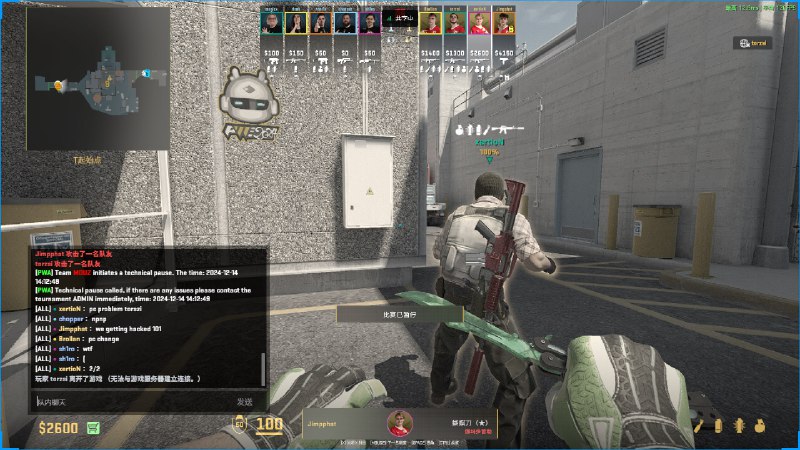This screenshot has height=450, width=800.
Task: Click the chat scrollbar handle
Action: coord(264,368)
